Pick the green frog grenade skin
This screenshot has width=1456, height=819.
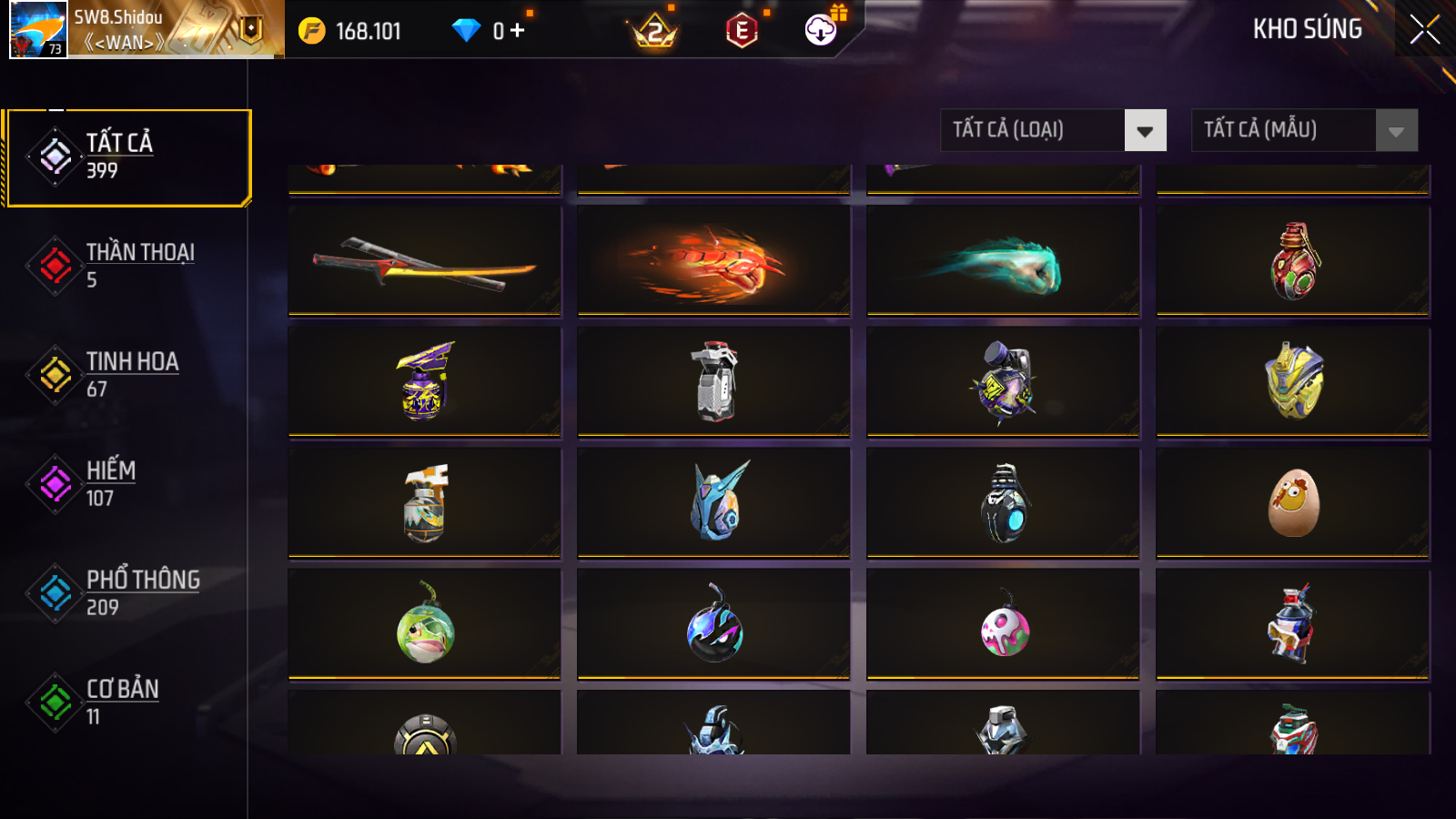click(424, 624)
